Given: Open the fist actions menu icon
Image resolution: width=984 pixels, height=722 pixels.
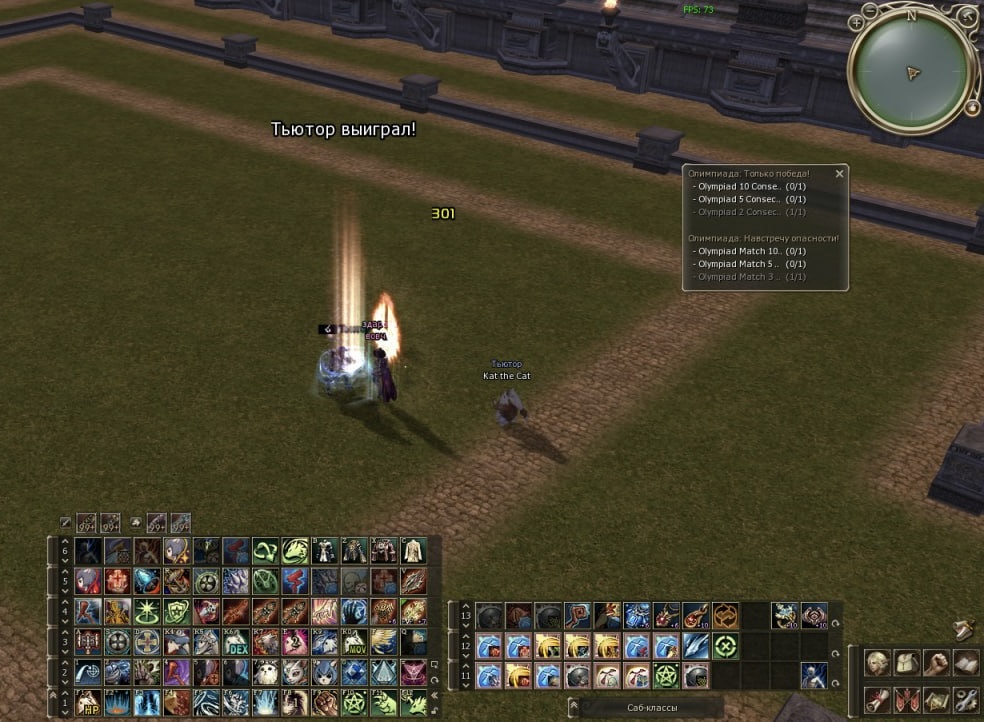Looking at the screenshot, I should (937, 663).
